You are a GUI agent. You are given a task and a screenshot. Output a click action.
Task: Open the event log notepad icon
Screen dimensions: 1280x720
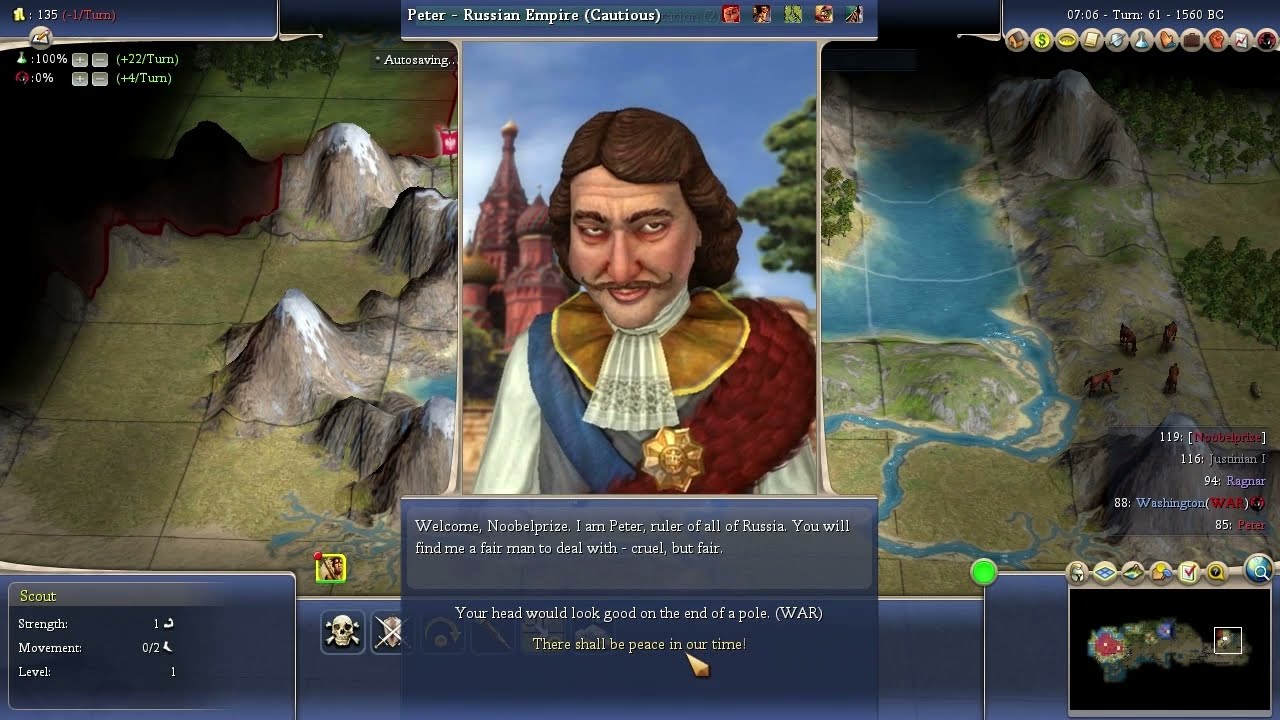point(40,38)
